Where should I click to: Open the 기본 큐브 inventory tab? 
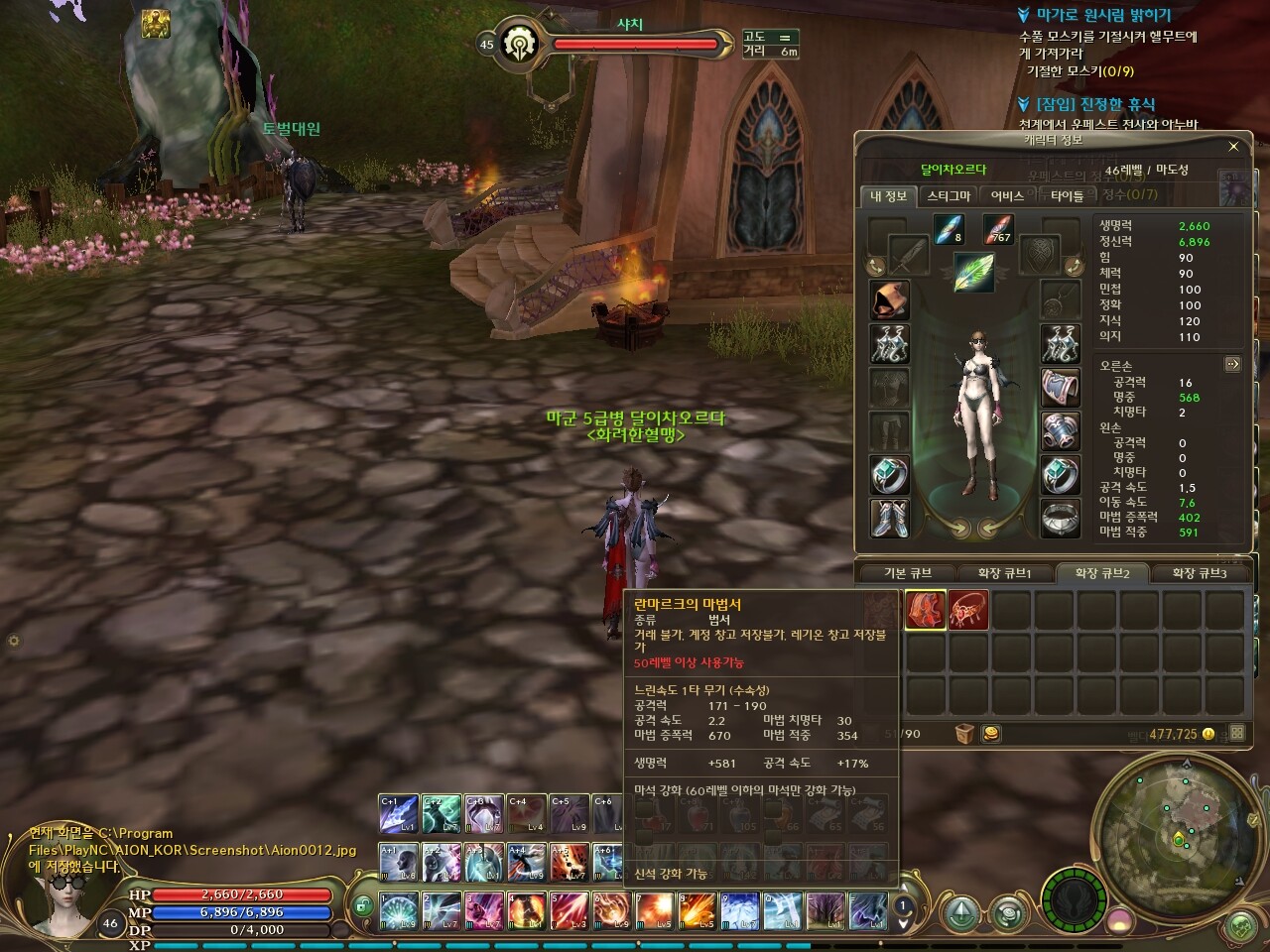click(x=907, y=573)
